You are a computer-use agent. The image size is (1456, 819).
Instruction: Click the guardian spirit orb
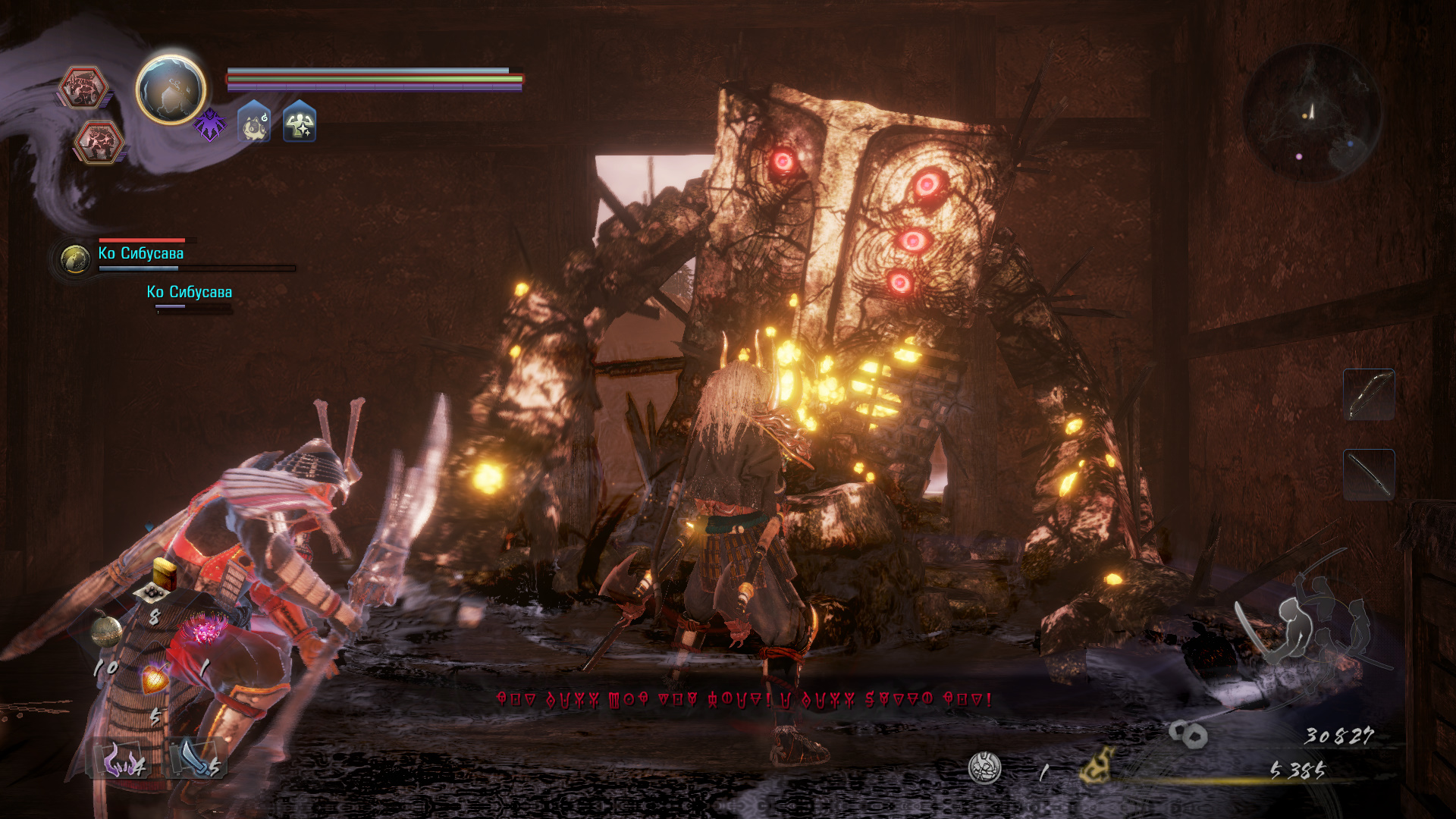click(171, 89)
